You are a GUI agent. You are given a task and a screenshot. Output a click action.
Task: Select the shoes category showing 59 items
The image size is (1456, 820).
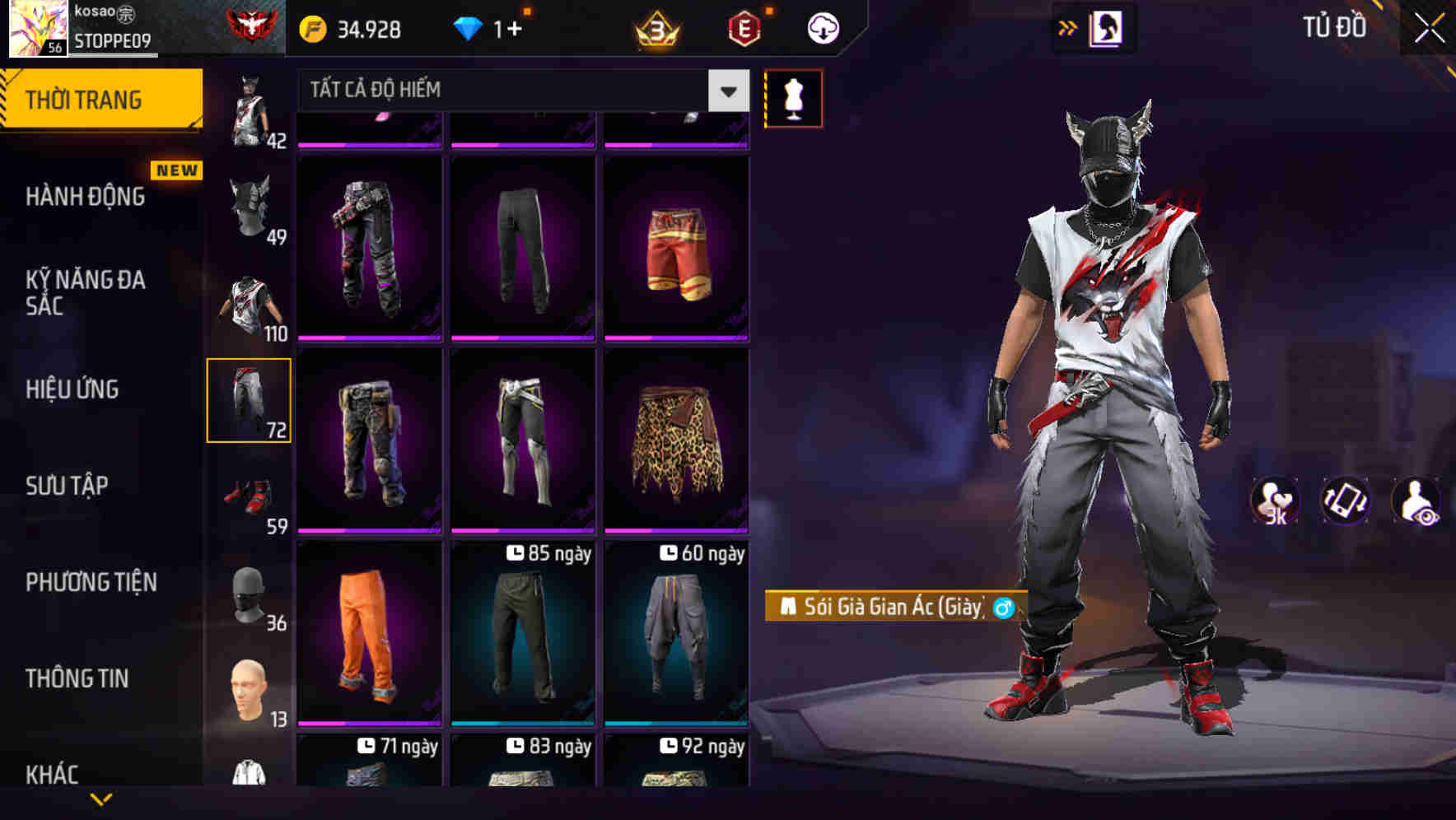[250, 494]
